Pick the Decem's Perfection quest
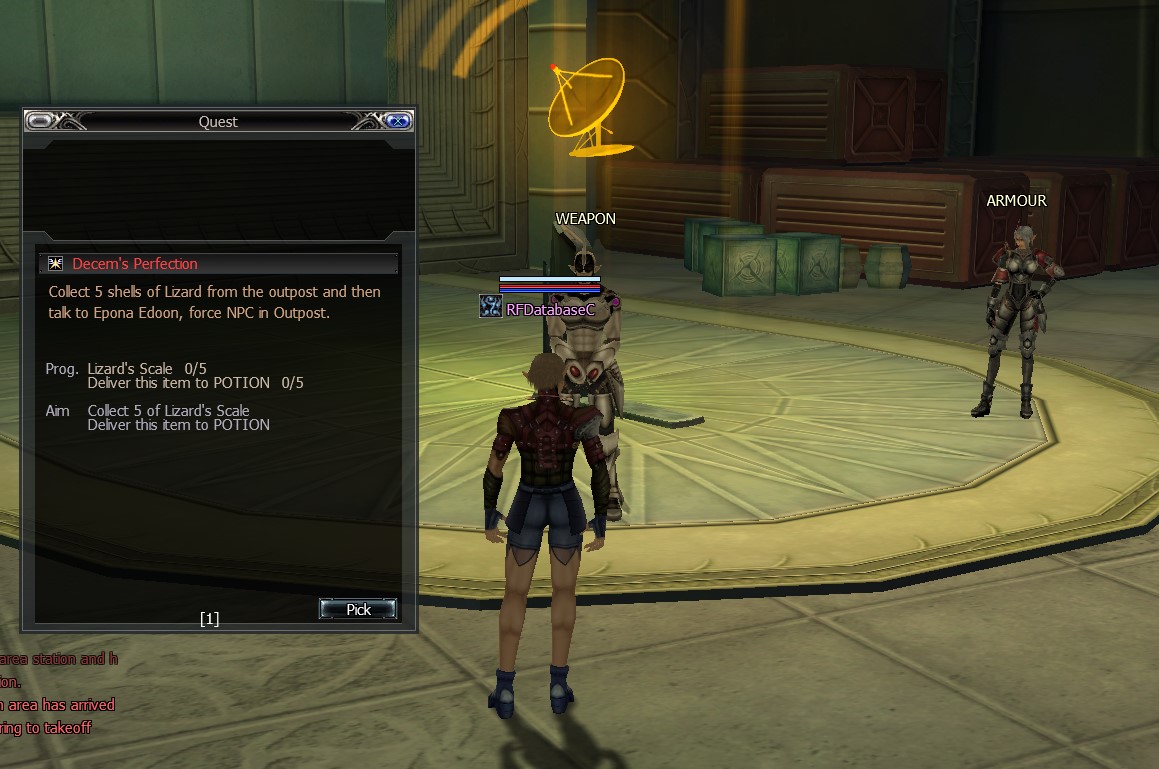Viewport: 1159px width, 769px height. 358,609
